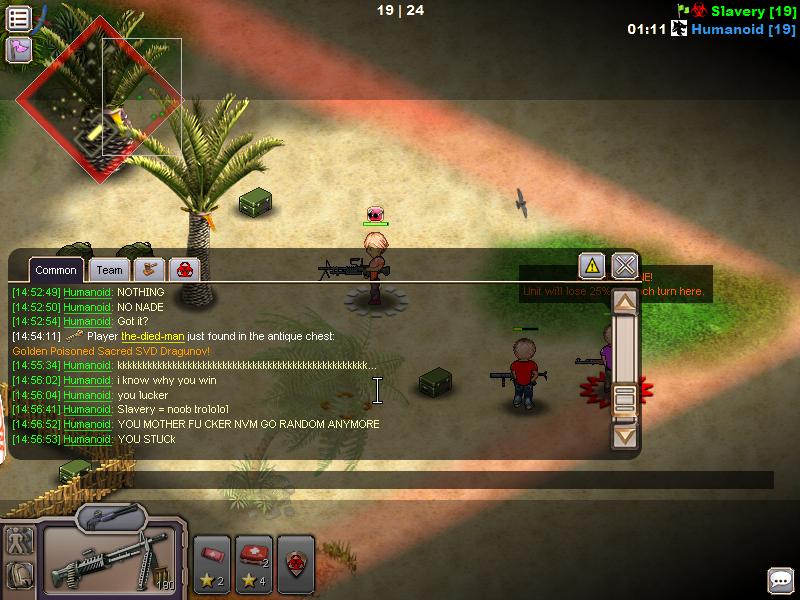Click the-died-man player name link in chat

point(152,337)
